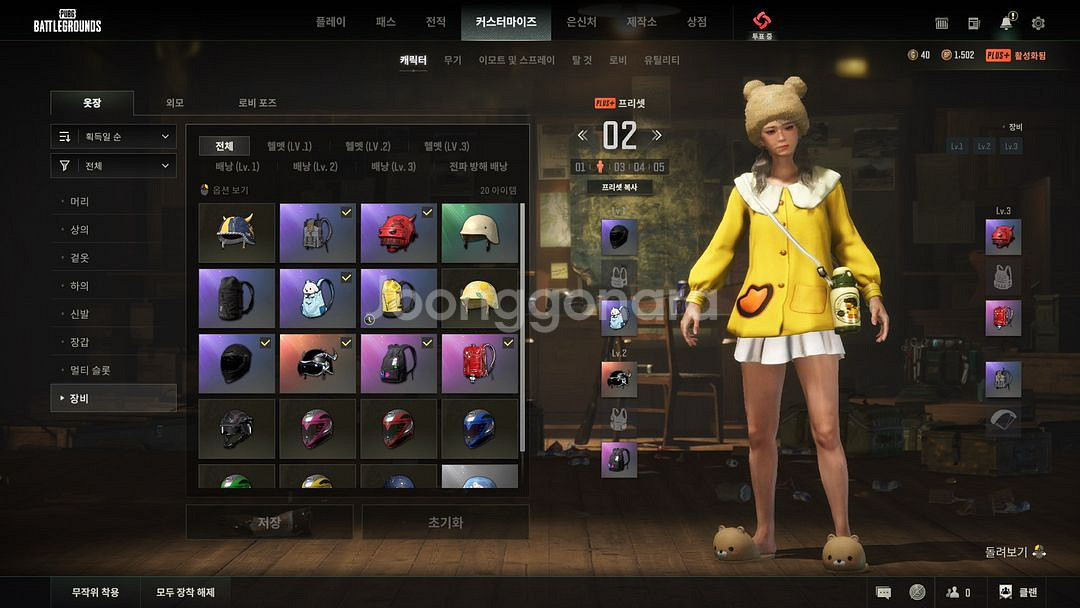The height and width of the screenshot is (608, 1080).
Task: Pick the blue horned helmet item
Action: click(x=237, y=233)
